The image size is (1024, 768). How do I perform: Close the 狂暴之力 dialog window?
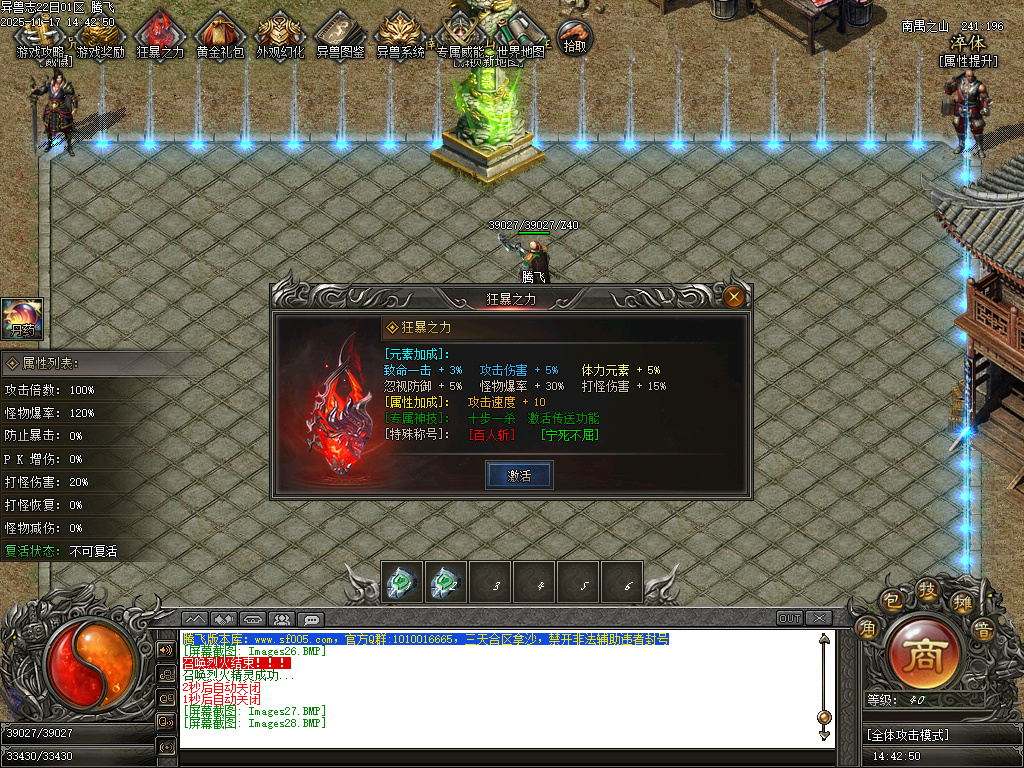734,297
